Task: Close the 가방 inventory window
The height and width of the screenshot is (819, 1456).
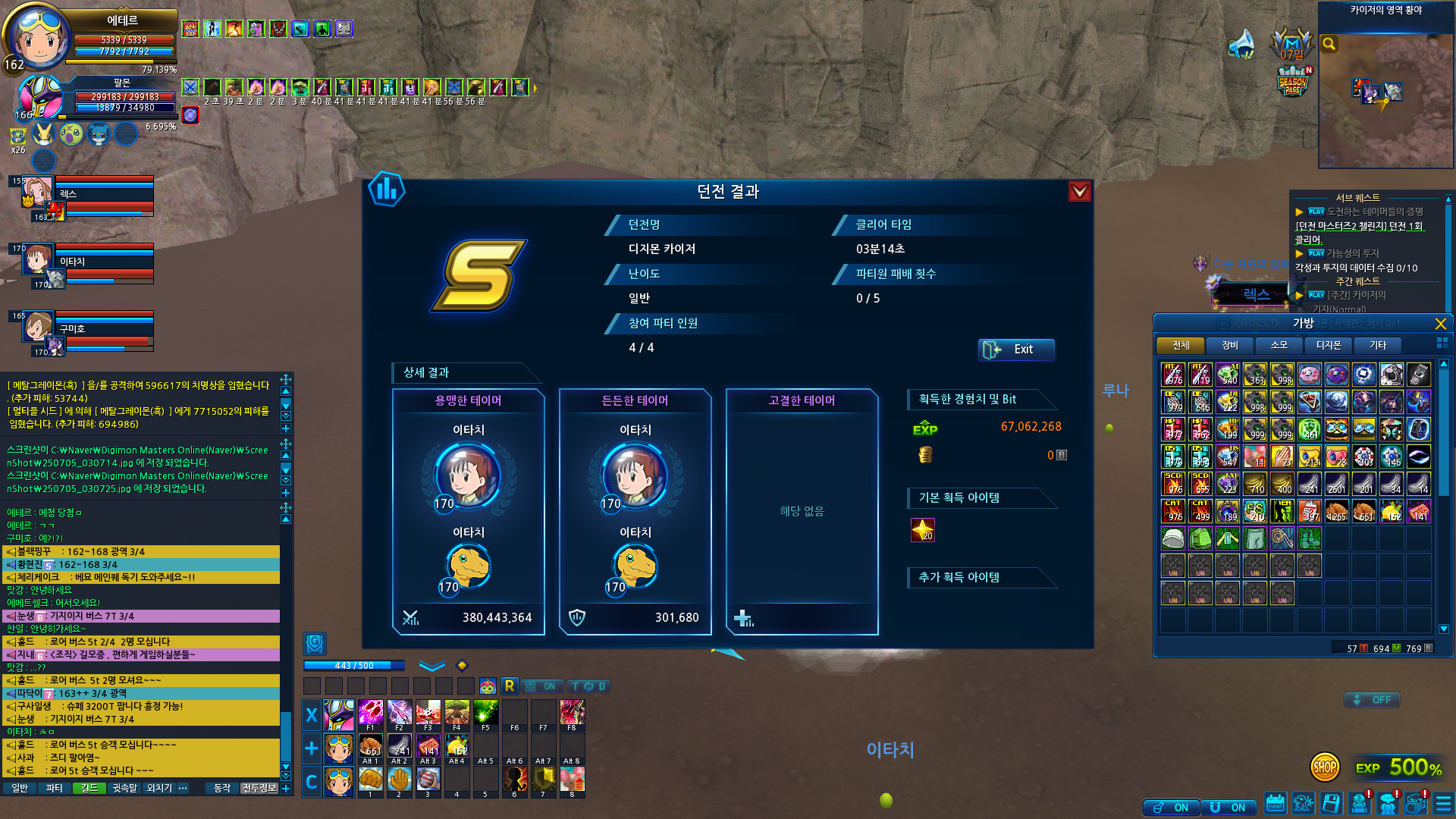Action: (1440, 324)
